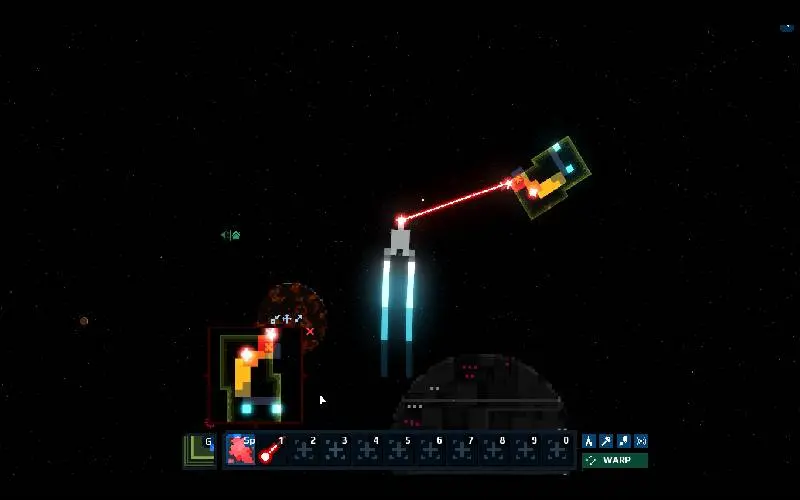Click the bracketed dot icon above WARP
800x500 pixels.
click(641, 441)
